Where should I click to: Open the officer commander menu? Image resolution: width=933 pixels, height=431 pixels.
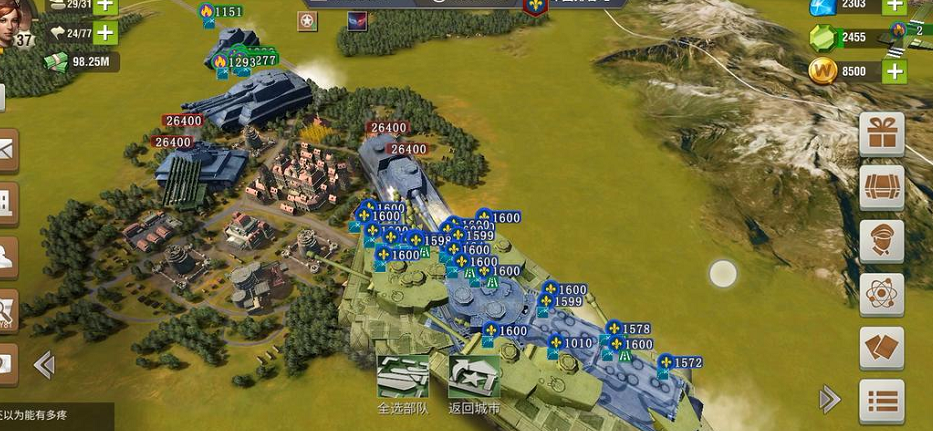pos(882,241)
